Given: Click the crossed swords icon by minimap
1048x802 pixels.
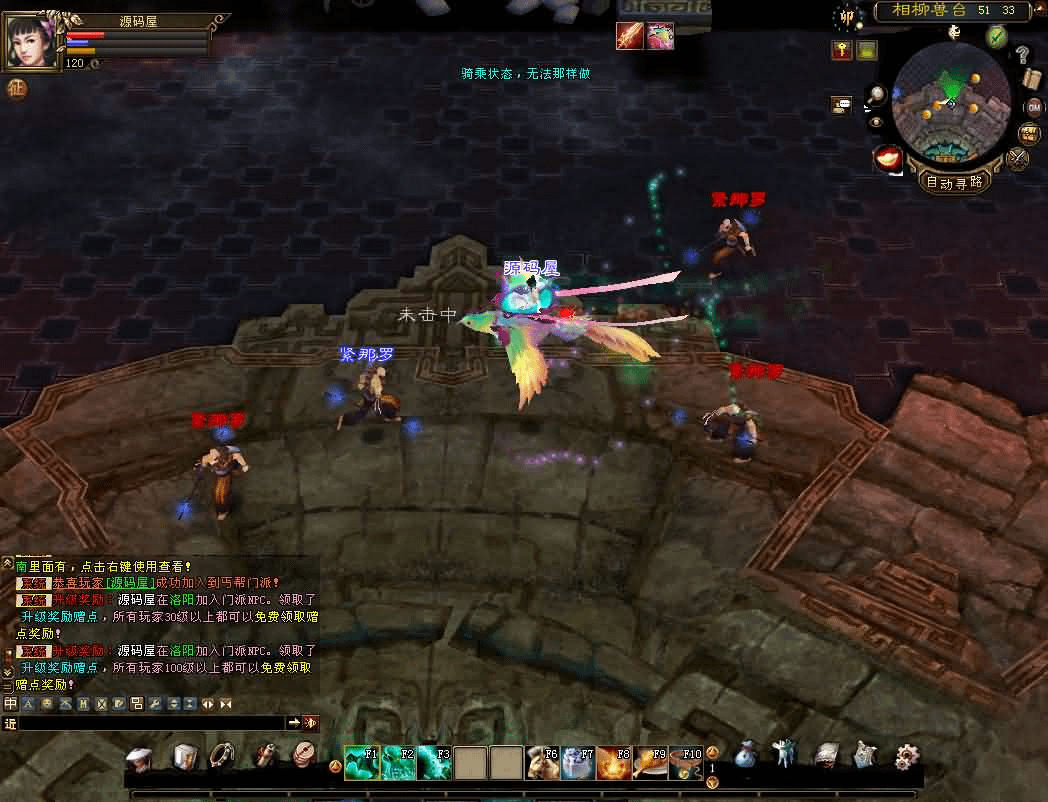Looking at the screenshot, I should 1019,157.
